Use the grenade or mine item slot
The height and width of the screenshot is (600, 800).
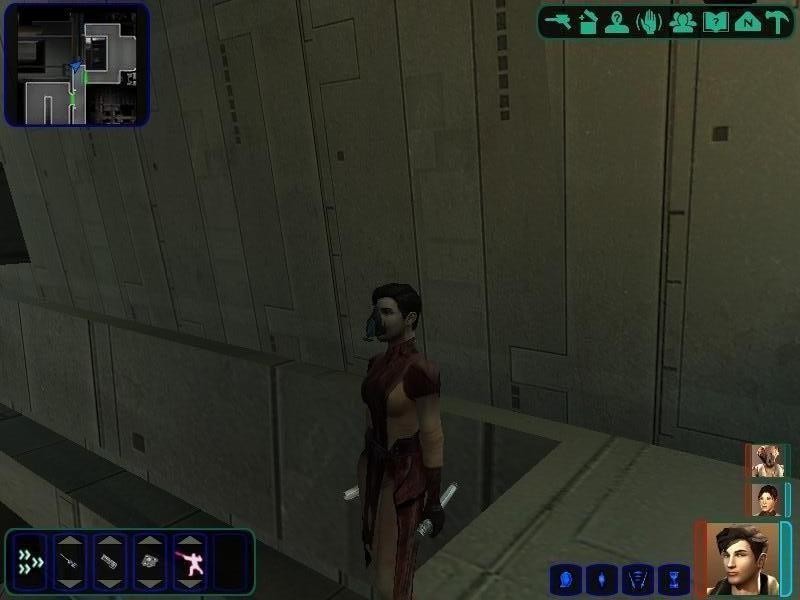[148, 562]
